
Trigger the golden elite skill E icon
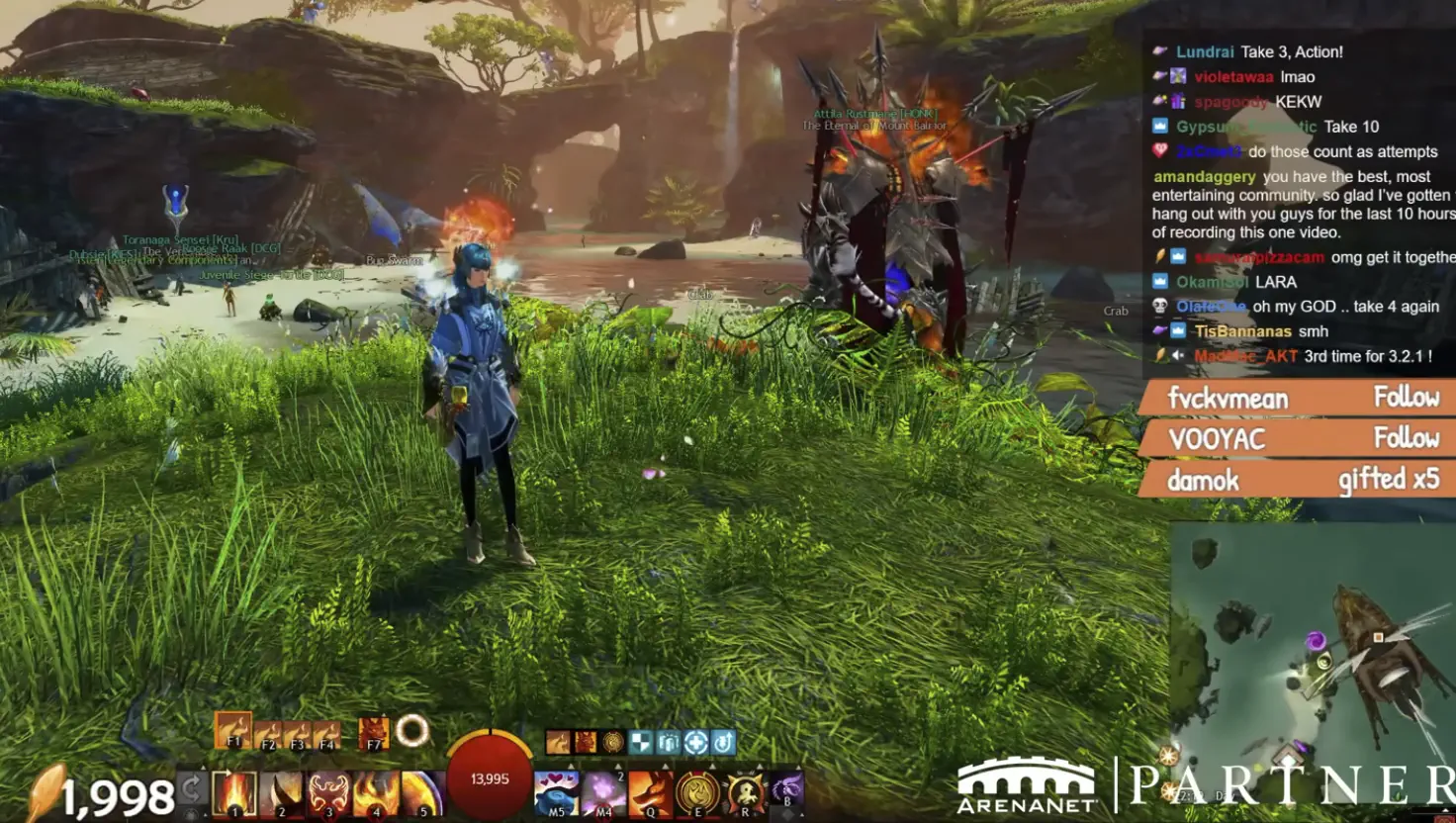pyautogui.click(x=698, y=794)
